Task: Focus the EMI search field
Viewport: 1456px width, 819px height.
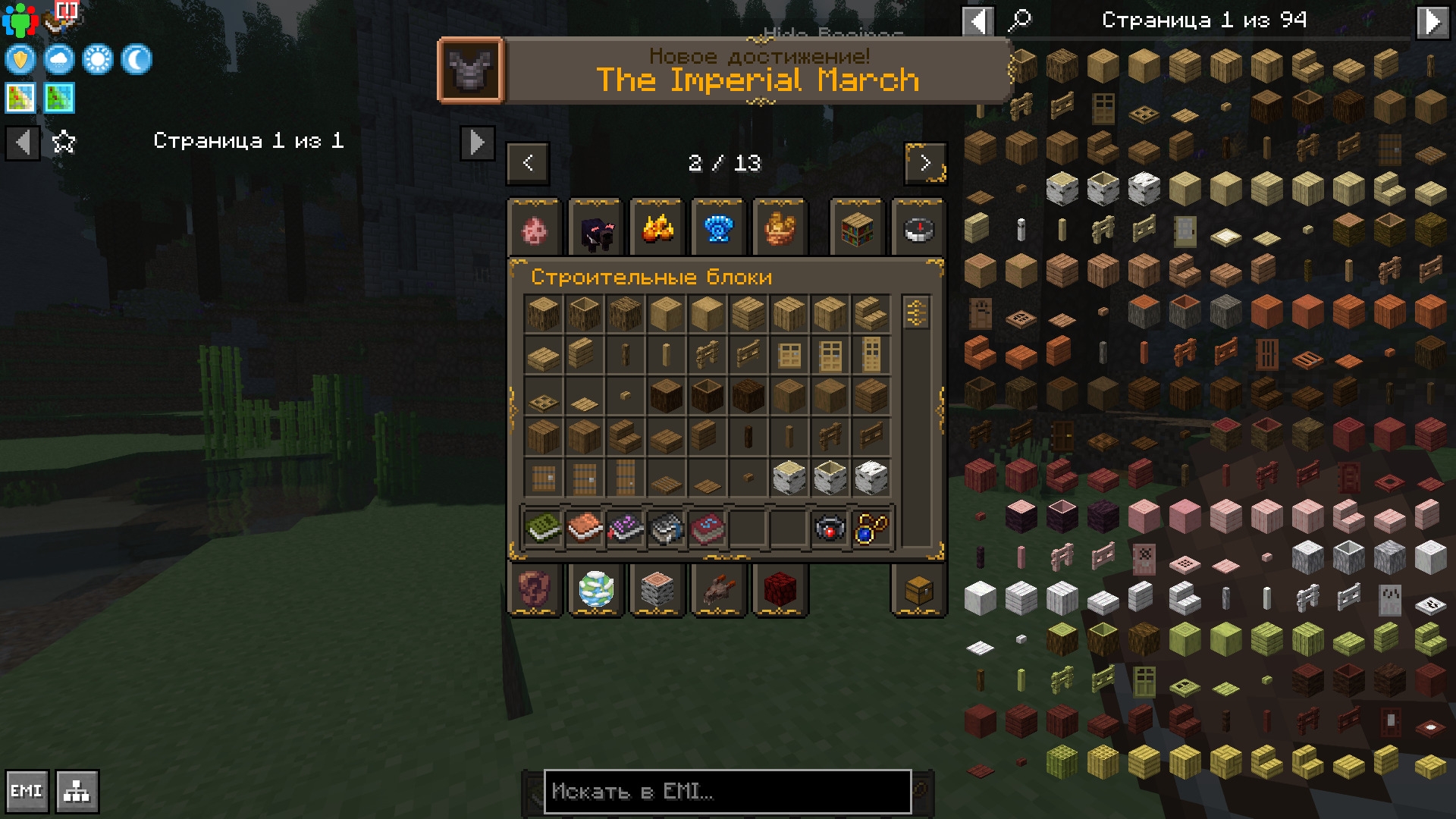Action: tap(726, 792)
